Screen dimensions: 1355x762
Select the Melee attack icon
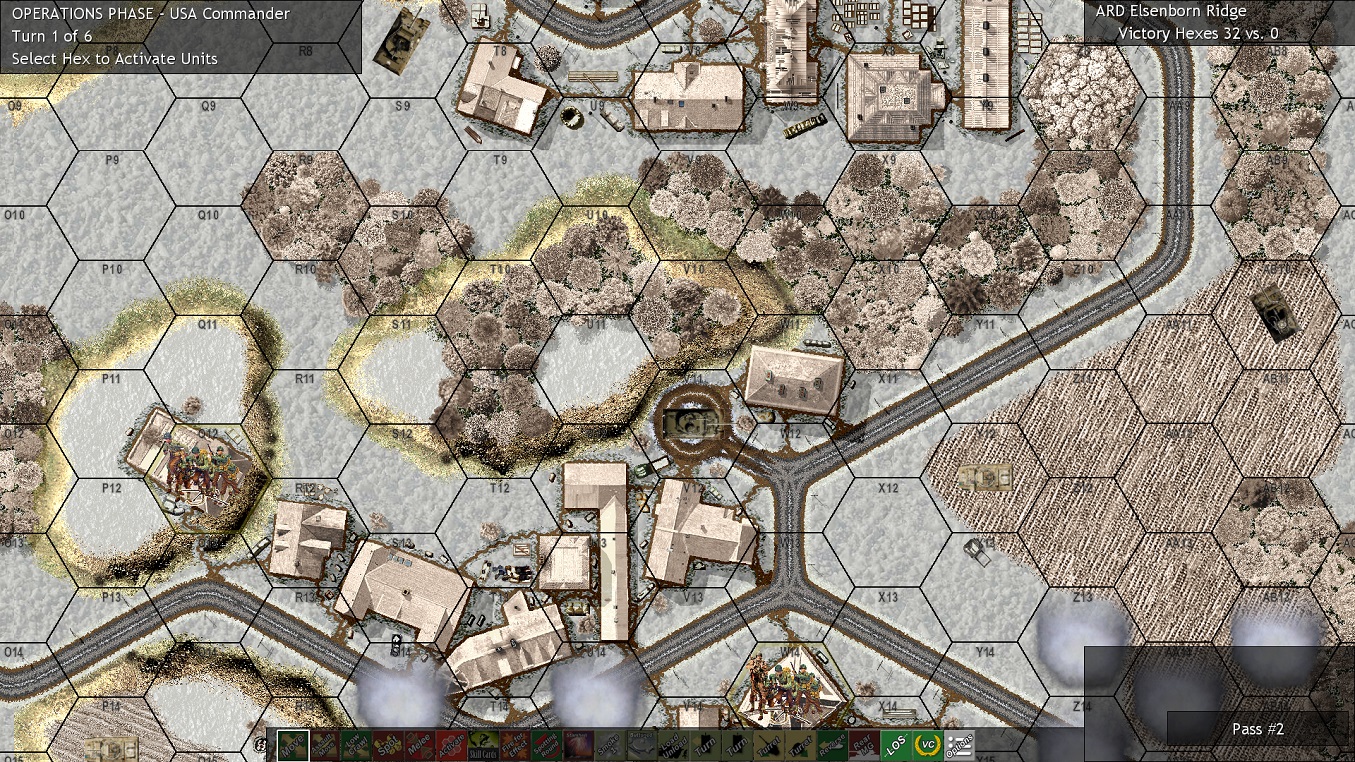click(419, 745)
